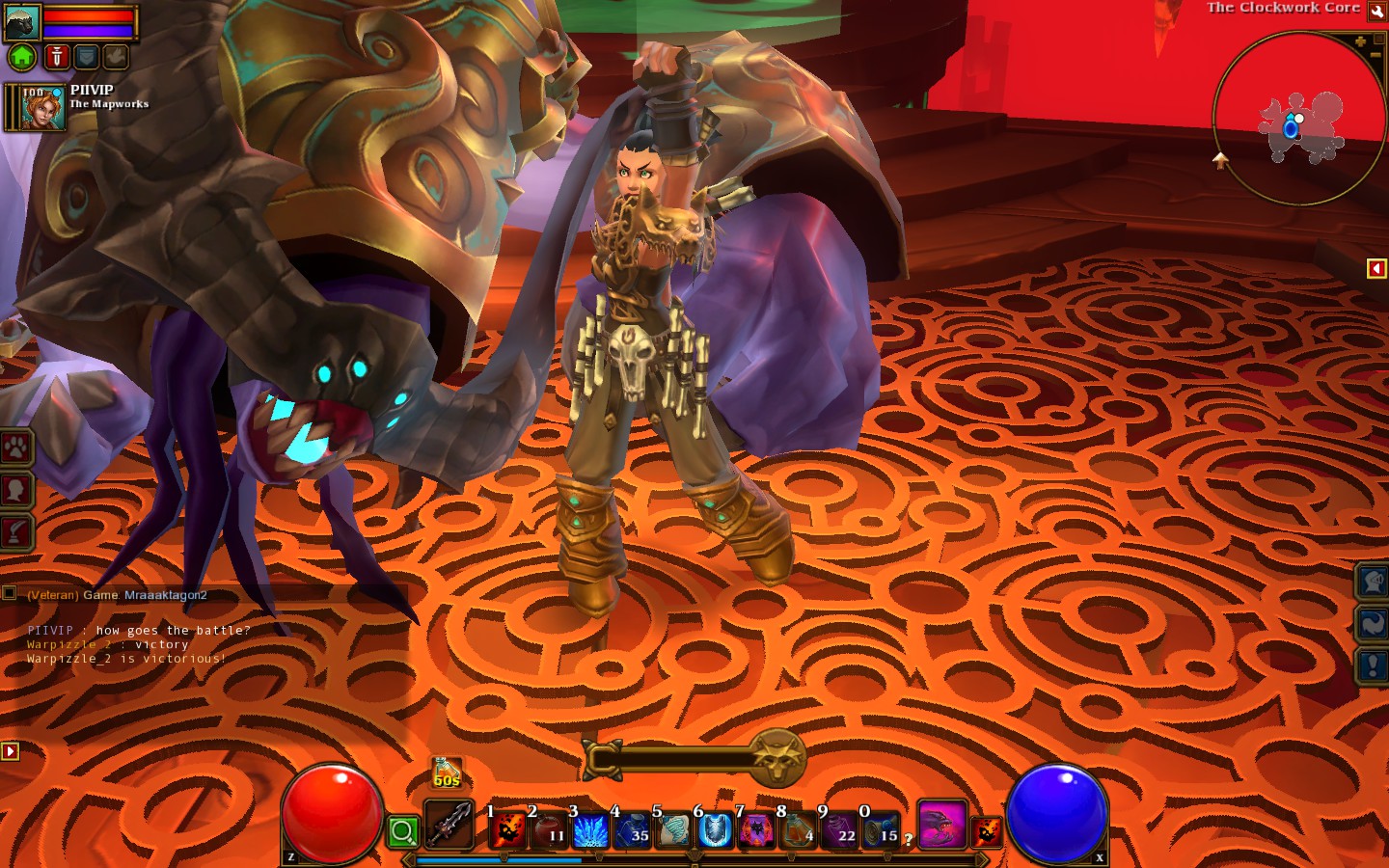Use the blue mana potion in slot 4
The height and width of the screenshot is (868, 1389).
pyautogui.click(x=632, y=829)
